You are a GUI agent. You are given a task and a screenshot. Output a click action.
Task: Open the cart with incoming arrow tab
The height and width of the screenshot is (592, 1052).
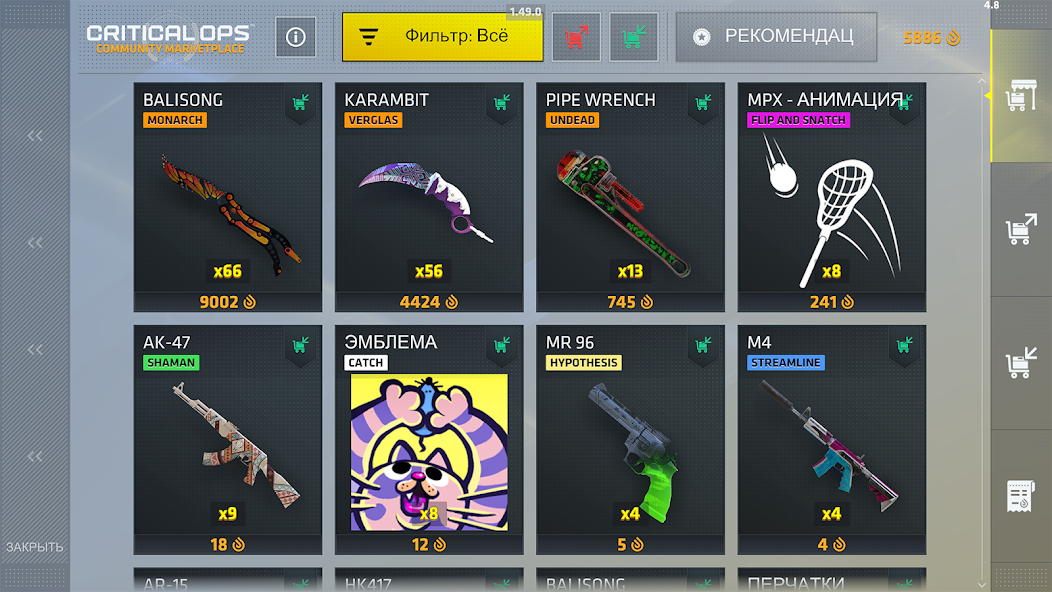pyautogui.click(x=1021, y=364)
